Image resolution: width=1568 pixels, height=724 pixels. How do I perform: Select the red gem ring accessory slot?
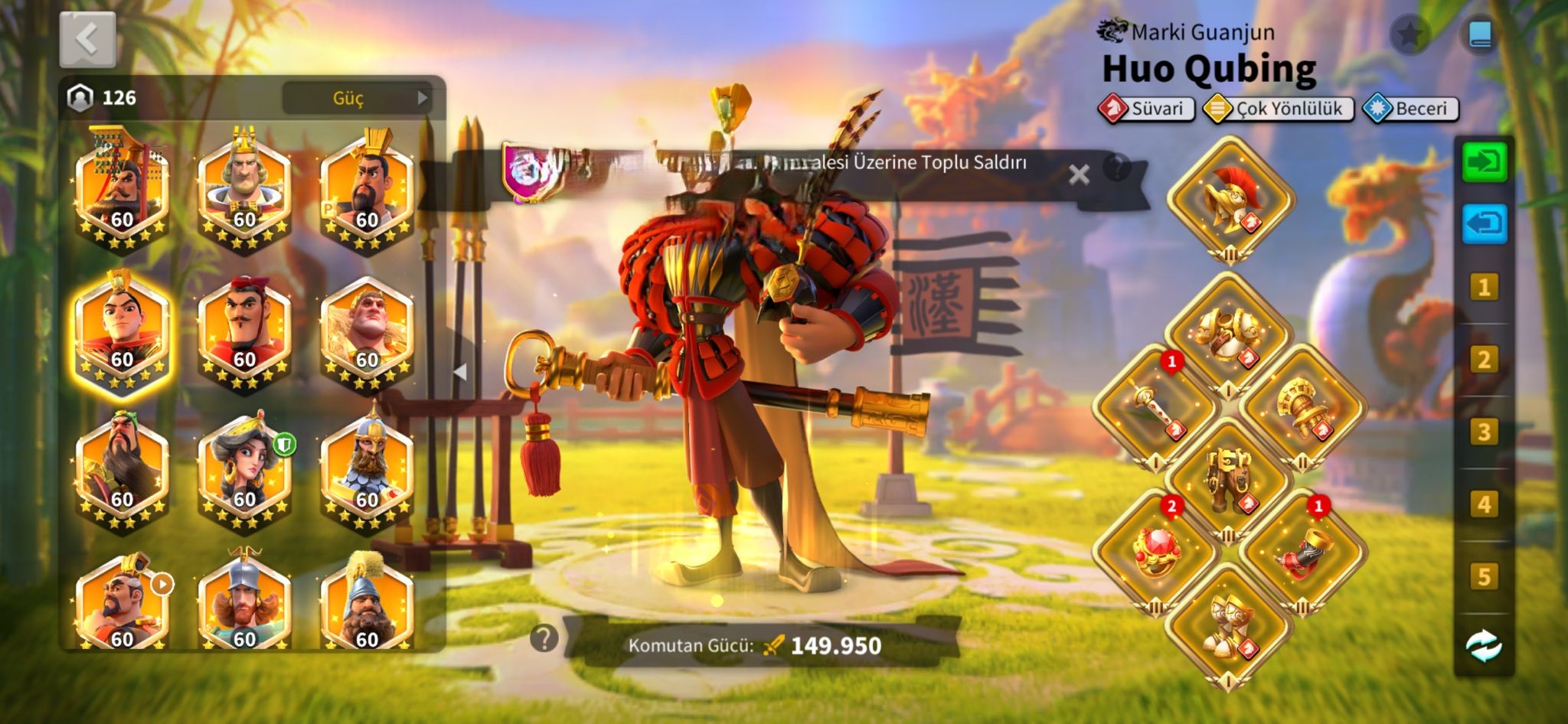pyautogui.click(x=1155, y=552)
